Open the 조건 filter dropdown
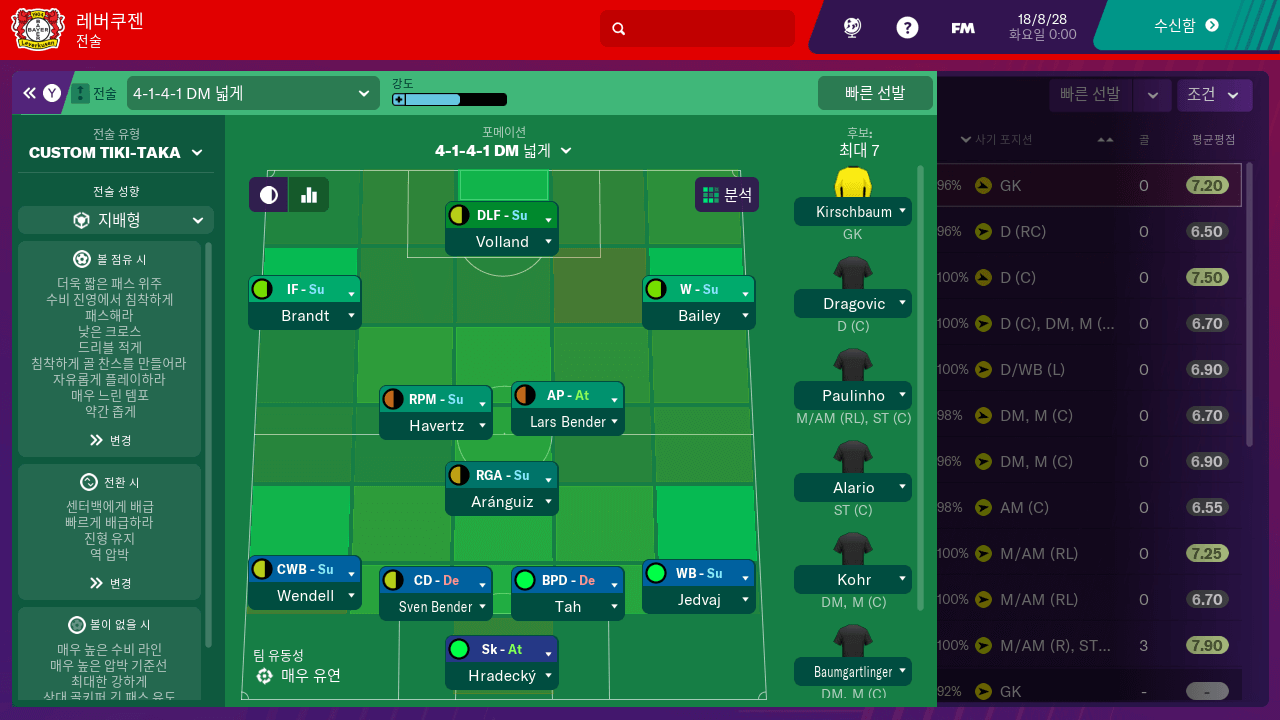This screenshot has width=1280, height=720. coord(1214,95)
